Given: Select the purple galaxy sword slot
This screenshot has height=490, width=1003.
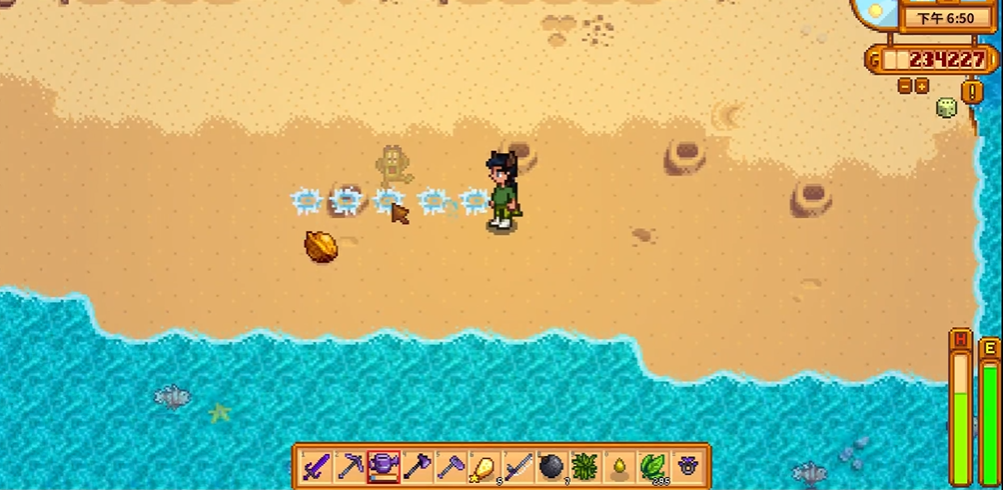Looking at the screenshot, I should [x=315, y=466].
